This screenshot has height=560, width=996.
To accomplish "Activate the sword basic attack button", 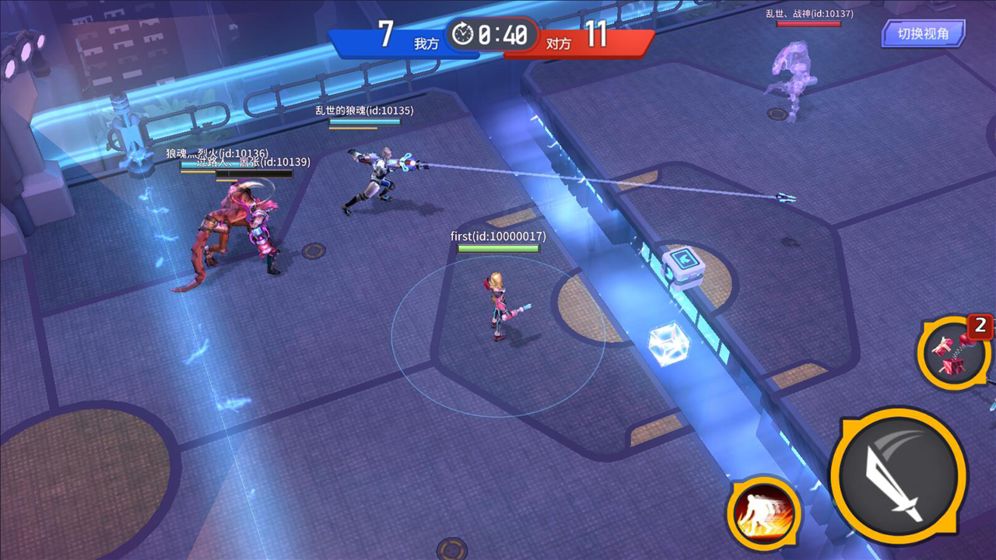I will [x=897, y=476].
